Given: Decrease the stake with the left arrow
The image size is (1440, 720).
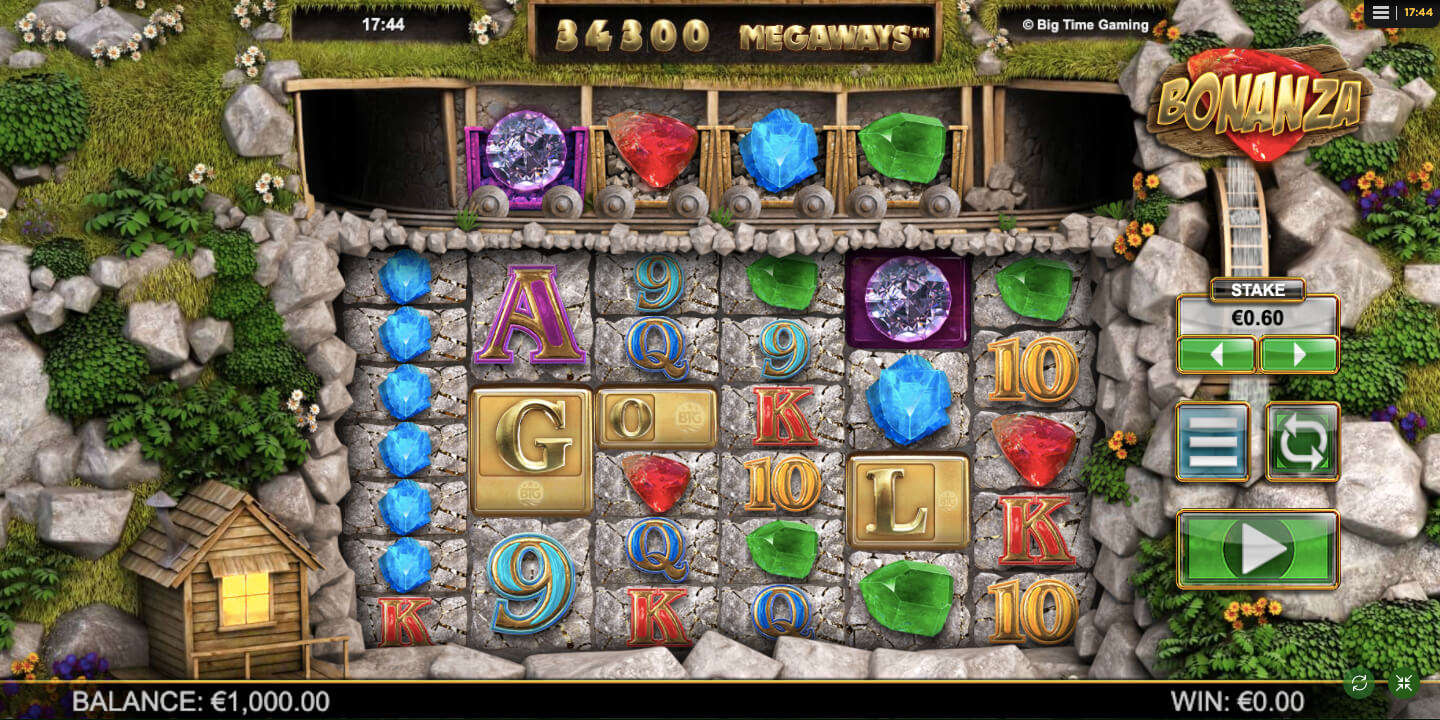Looking at the screenshot, I should tap(1216, 354).
